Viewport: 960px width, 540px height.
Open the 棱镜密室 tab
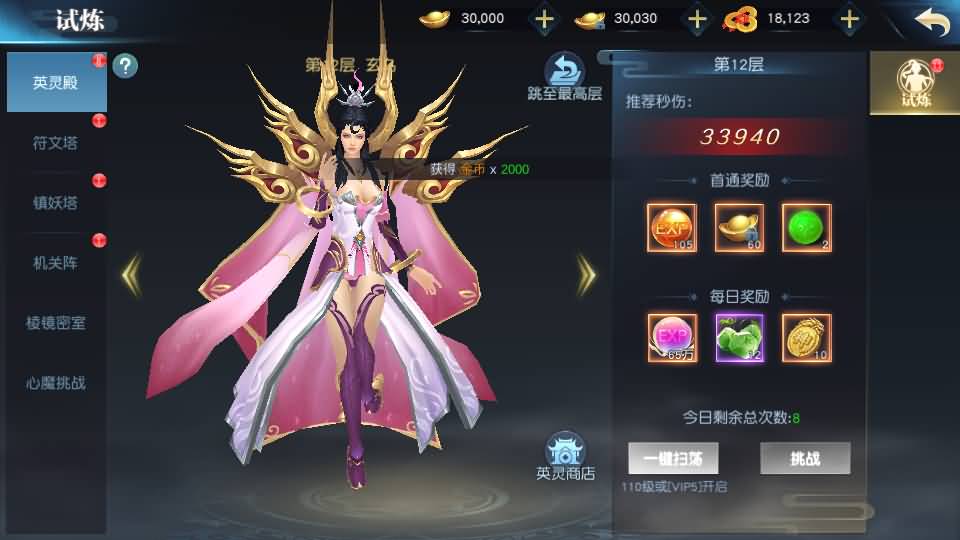tap(55, 323)
